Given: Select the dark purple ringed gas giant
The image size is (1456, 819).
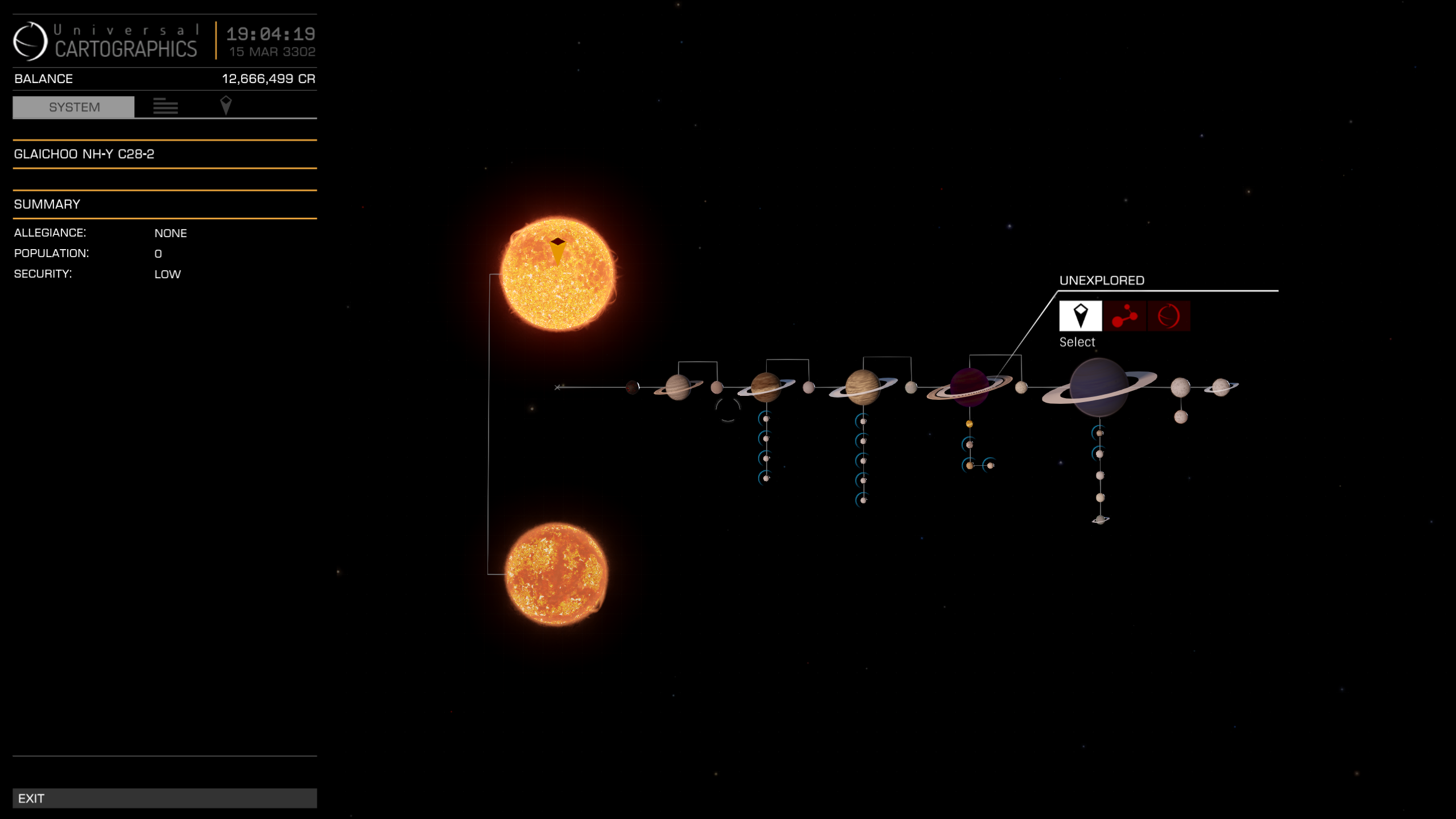Looking at the screenshot, I should (x=970, y=387).
